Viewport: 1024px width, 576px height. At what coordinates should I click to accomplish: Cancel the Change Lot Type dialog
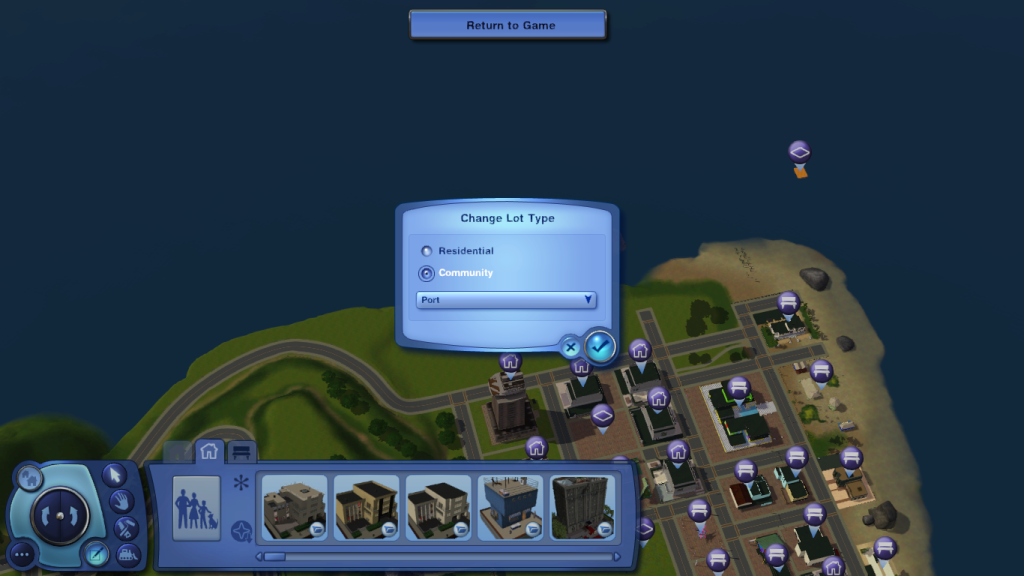pyautogui.click(x=571, y=348)
